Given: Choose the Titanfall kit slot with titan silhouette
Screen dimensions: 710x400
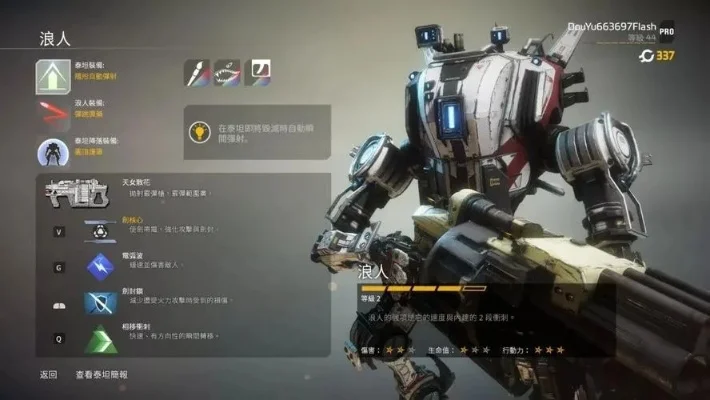Looking at the screenshot, I should pyautogui.click(x=51, y=151).
